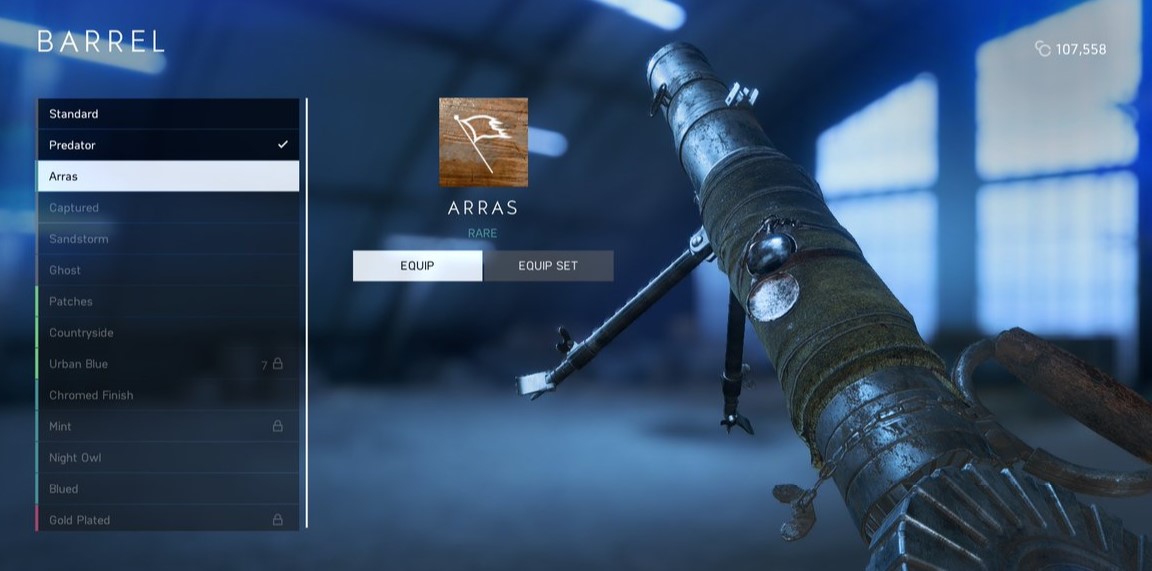Pick the Captured barrel skin
Screen dimensions: 1152x571
coord(168,208)
